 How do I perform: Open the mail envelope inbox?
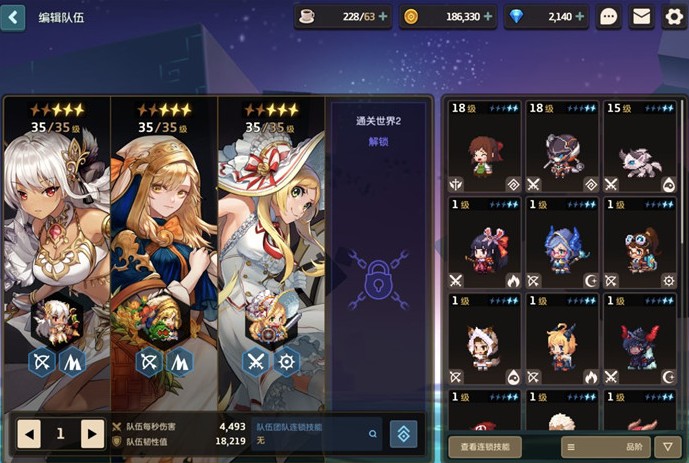click(x=641, y=17)
